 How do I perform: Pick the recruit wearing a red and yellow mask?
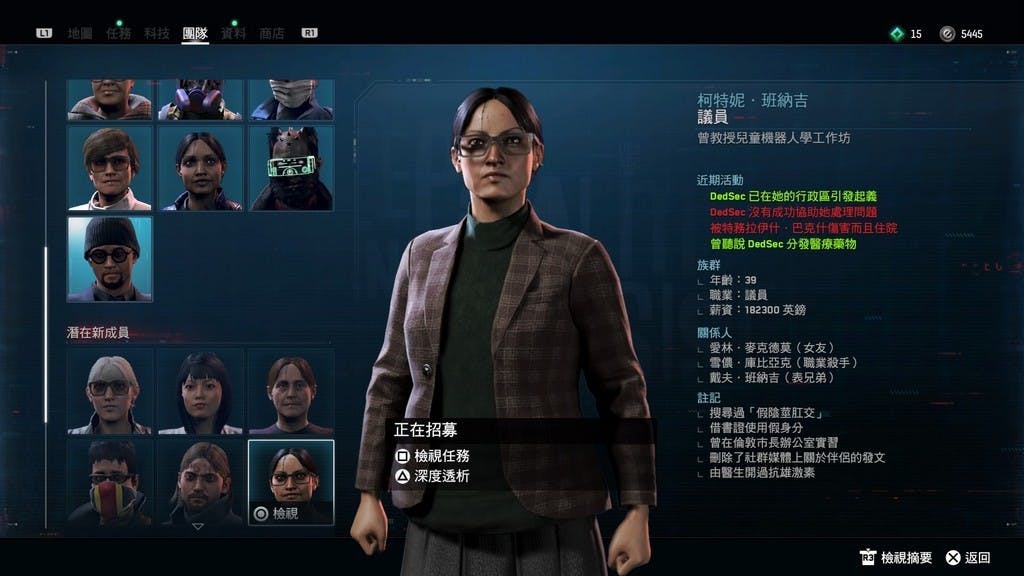(110, 482)
